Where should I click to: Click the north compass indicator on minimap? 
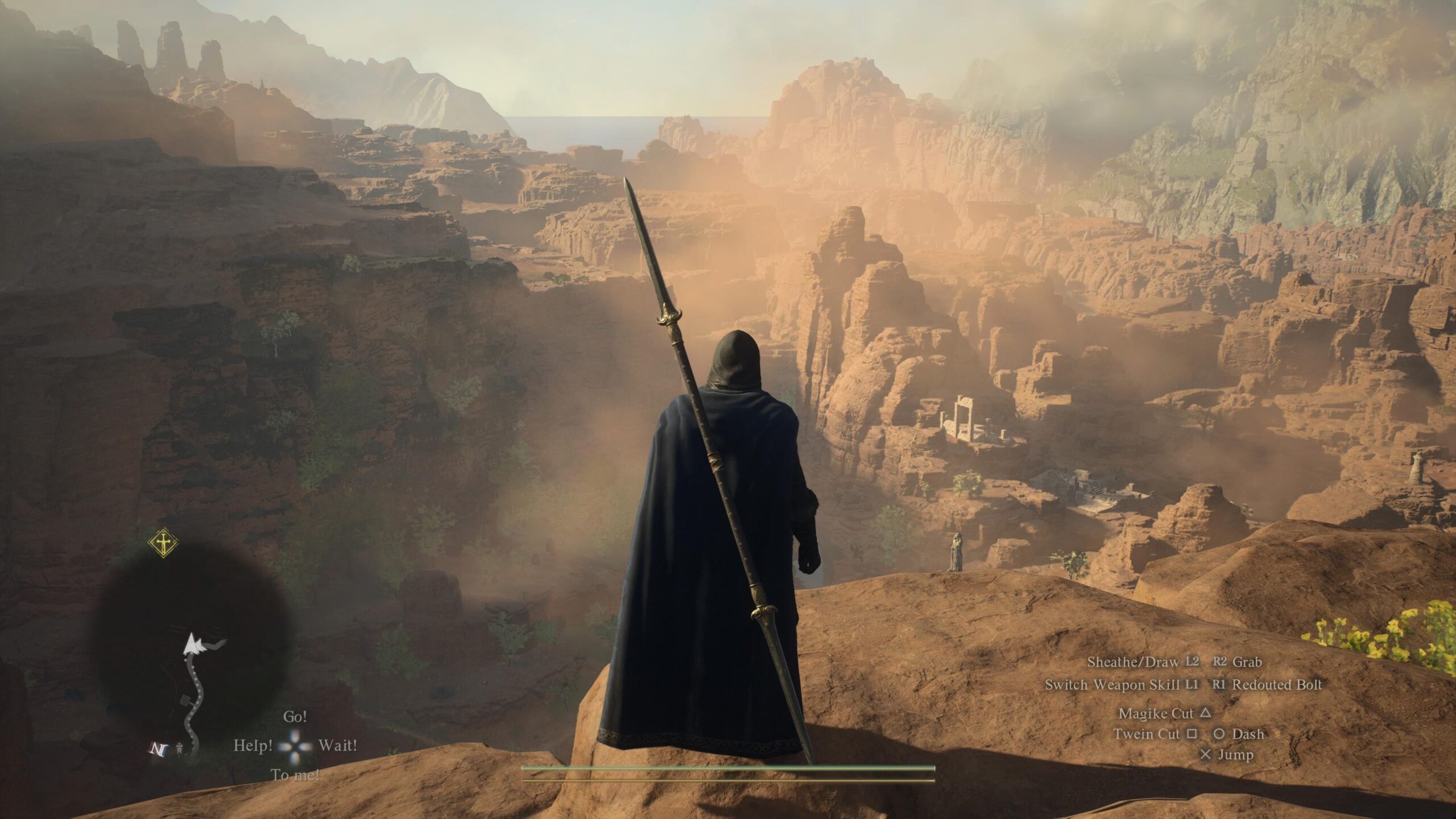(156, 749)
